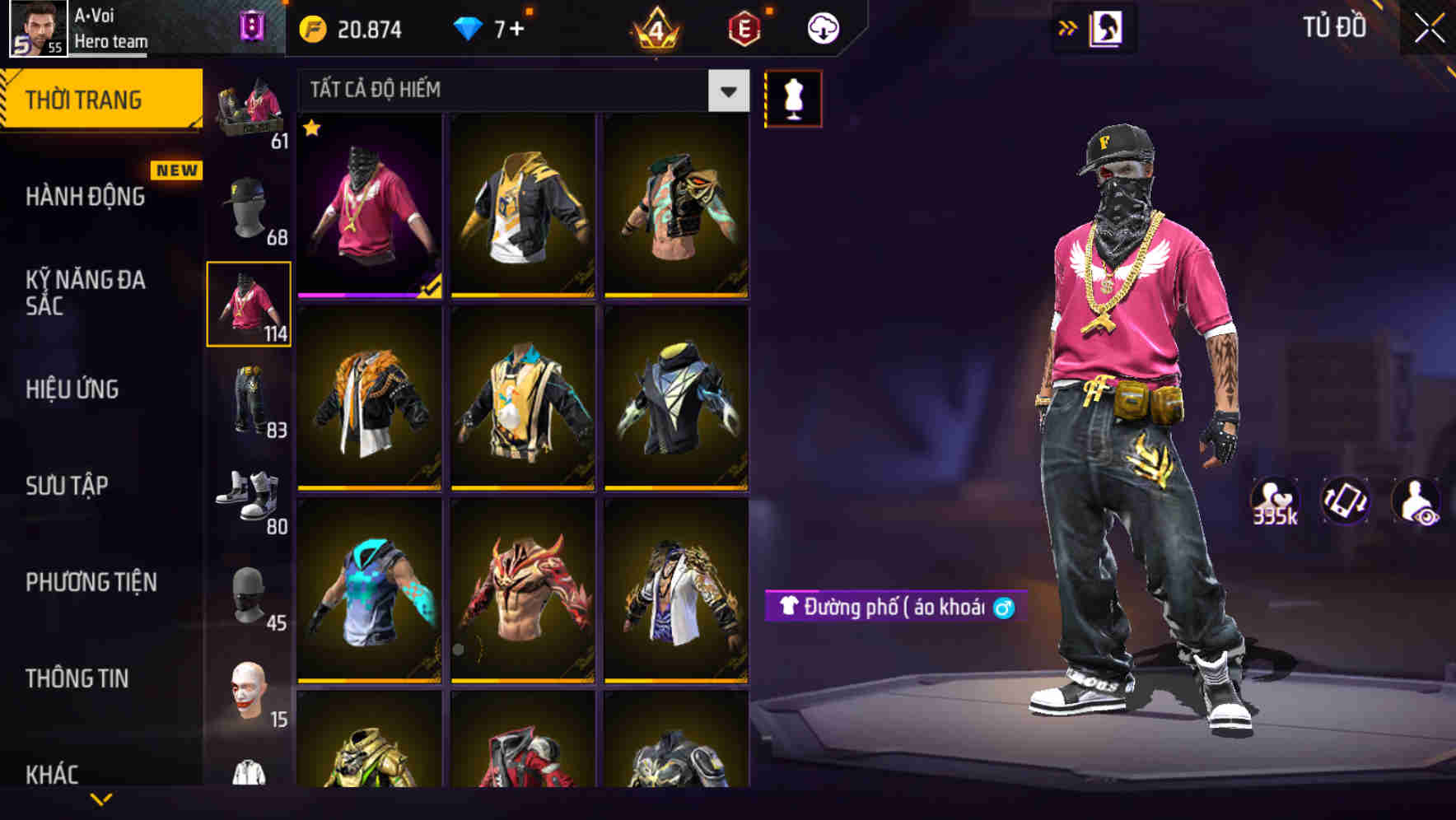The width and height of the screenshot is (1456, 820).
Task: Select the gold hoodie thumbnail in the grid
Action: coord(523,207)
